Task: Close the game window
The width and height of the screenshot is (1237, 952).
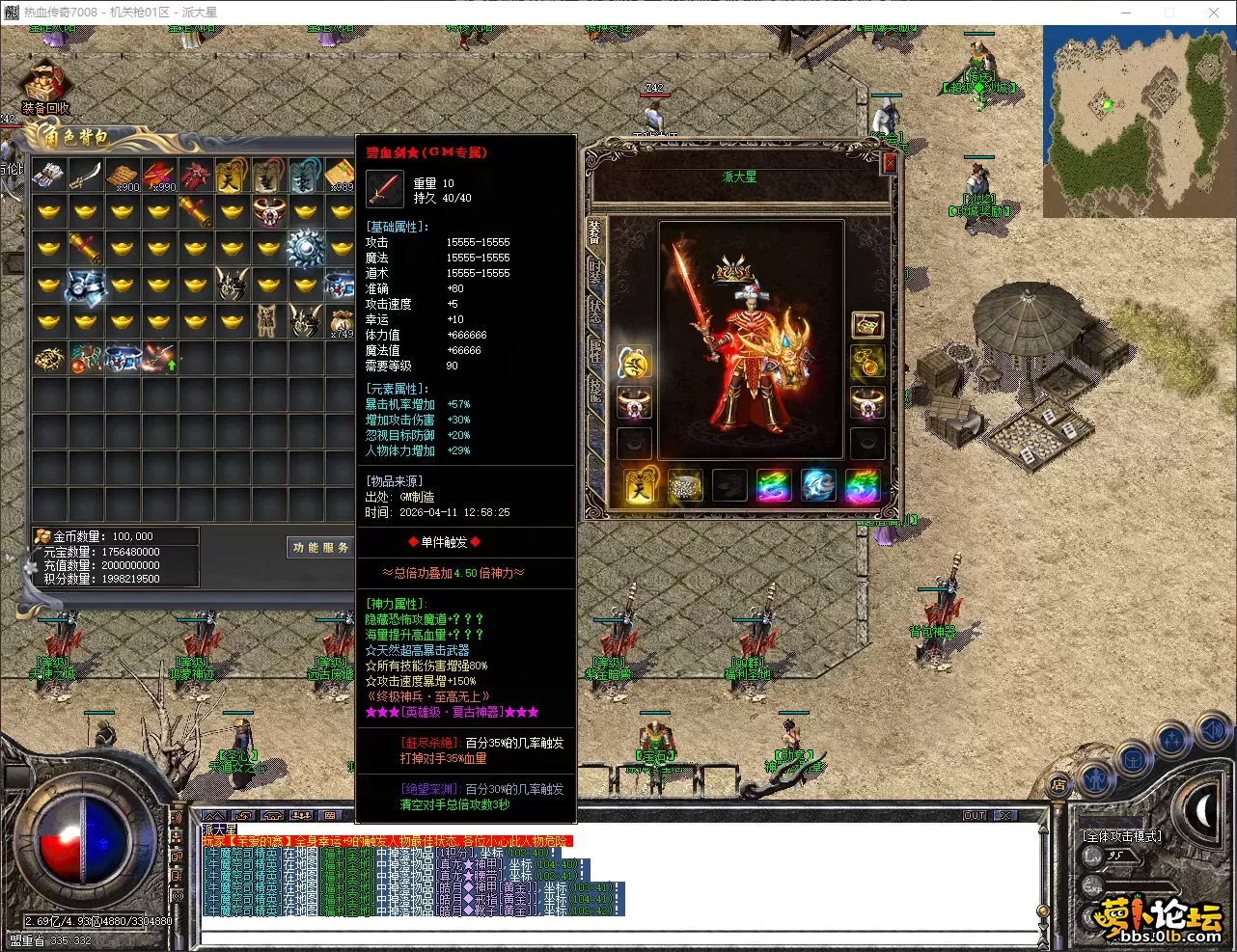Action: [x=1213, y=13]
